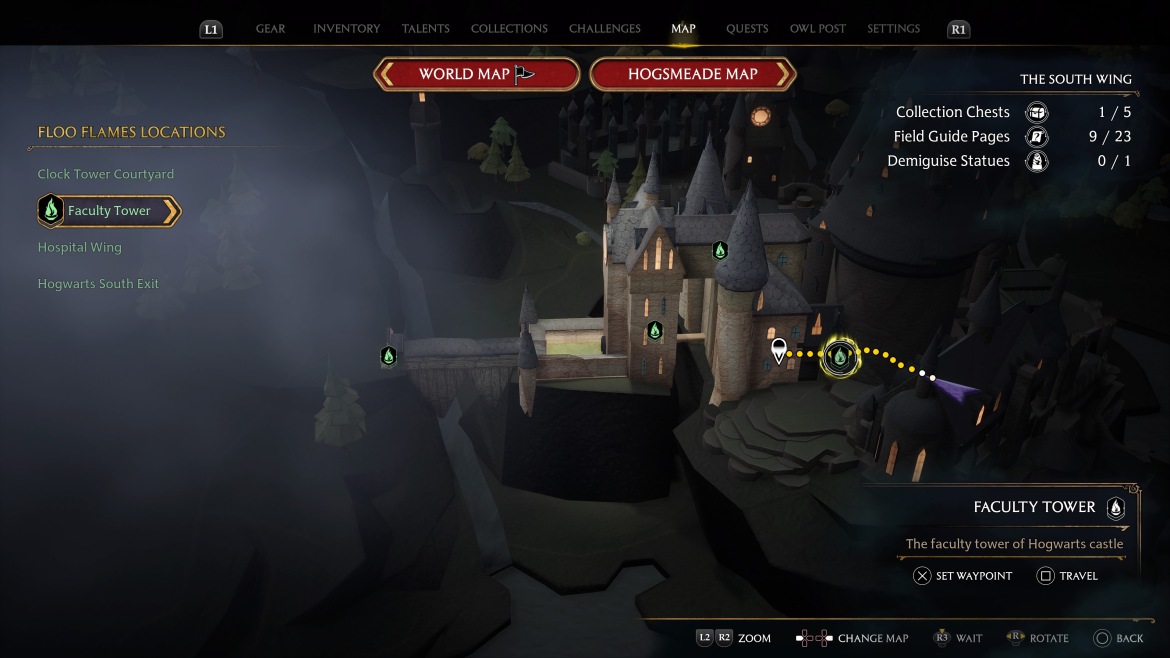
Task: Switch to the Inventory tab
Action: point(346,29)
